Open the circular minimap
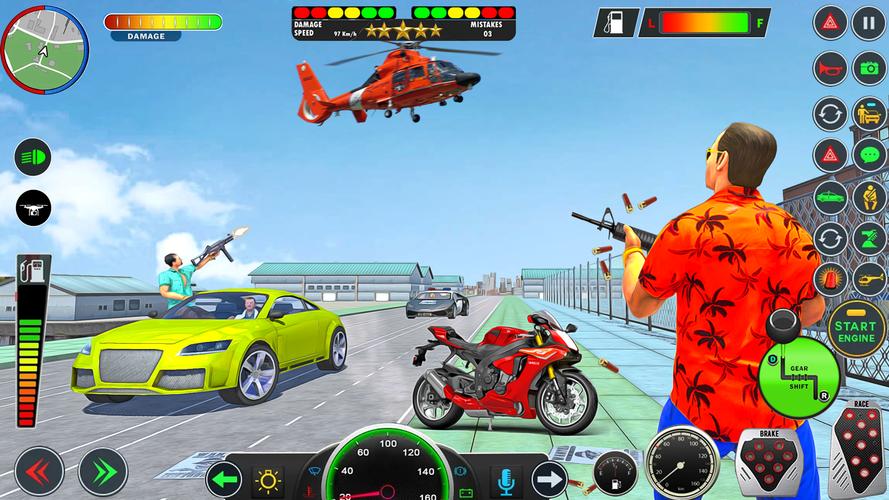The width and height of the screenshot is (889, 500). 44,45
